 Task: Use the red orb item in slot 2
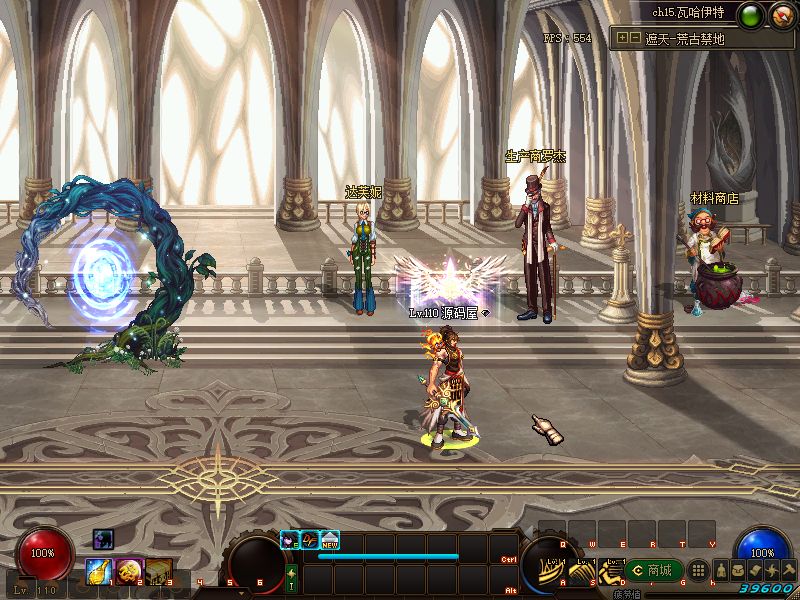click(129, 571)
